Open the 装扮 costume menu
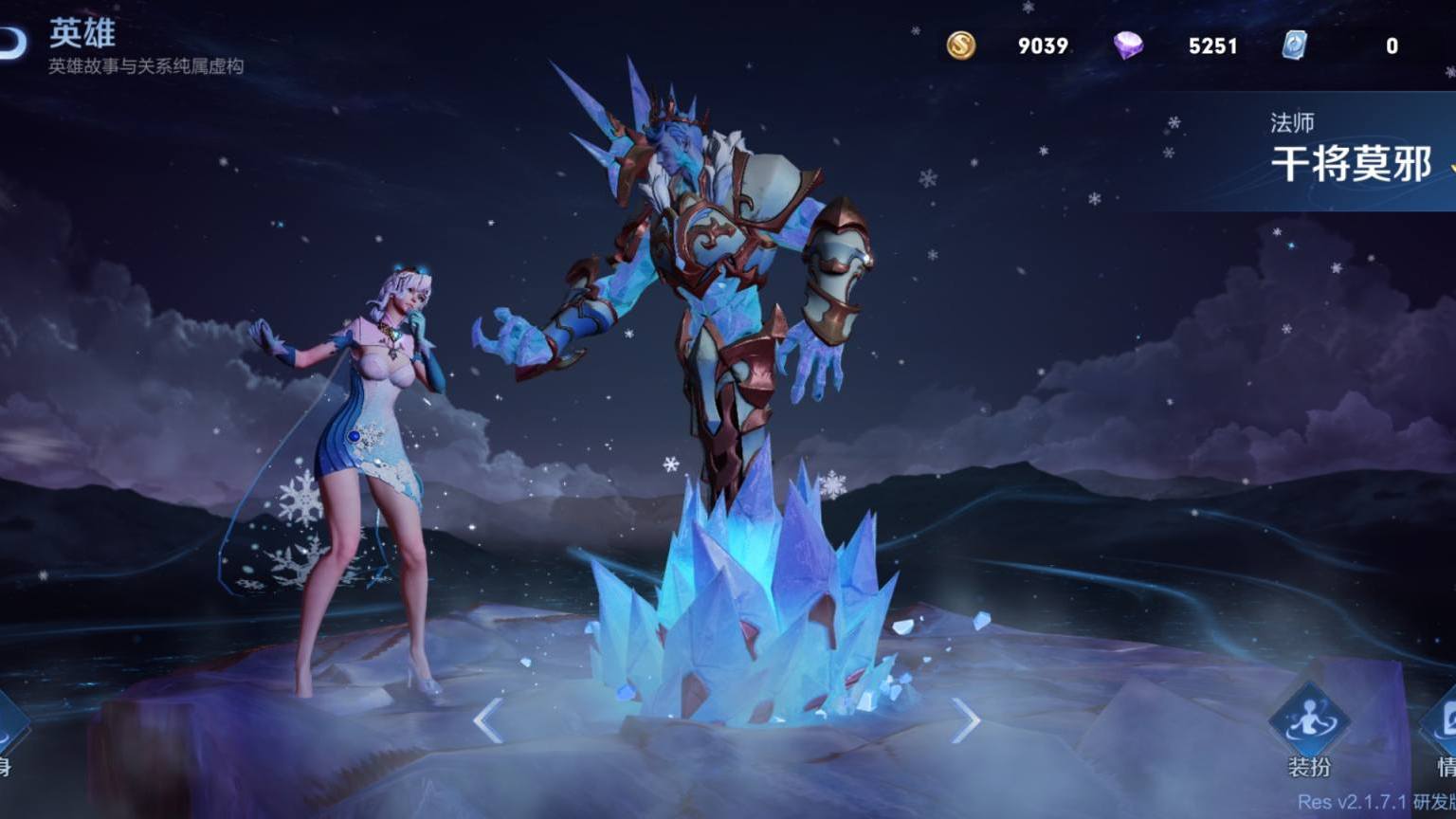Screen dimensions: 1456x819 1309,731
